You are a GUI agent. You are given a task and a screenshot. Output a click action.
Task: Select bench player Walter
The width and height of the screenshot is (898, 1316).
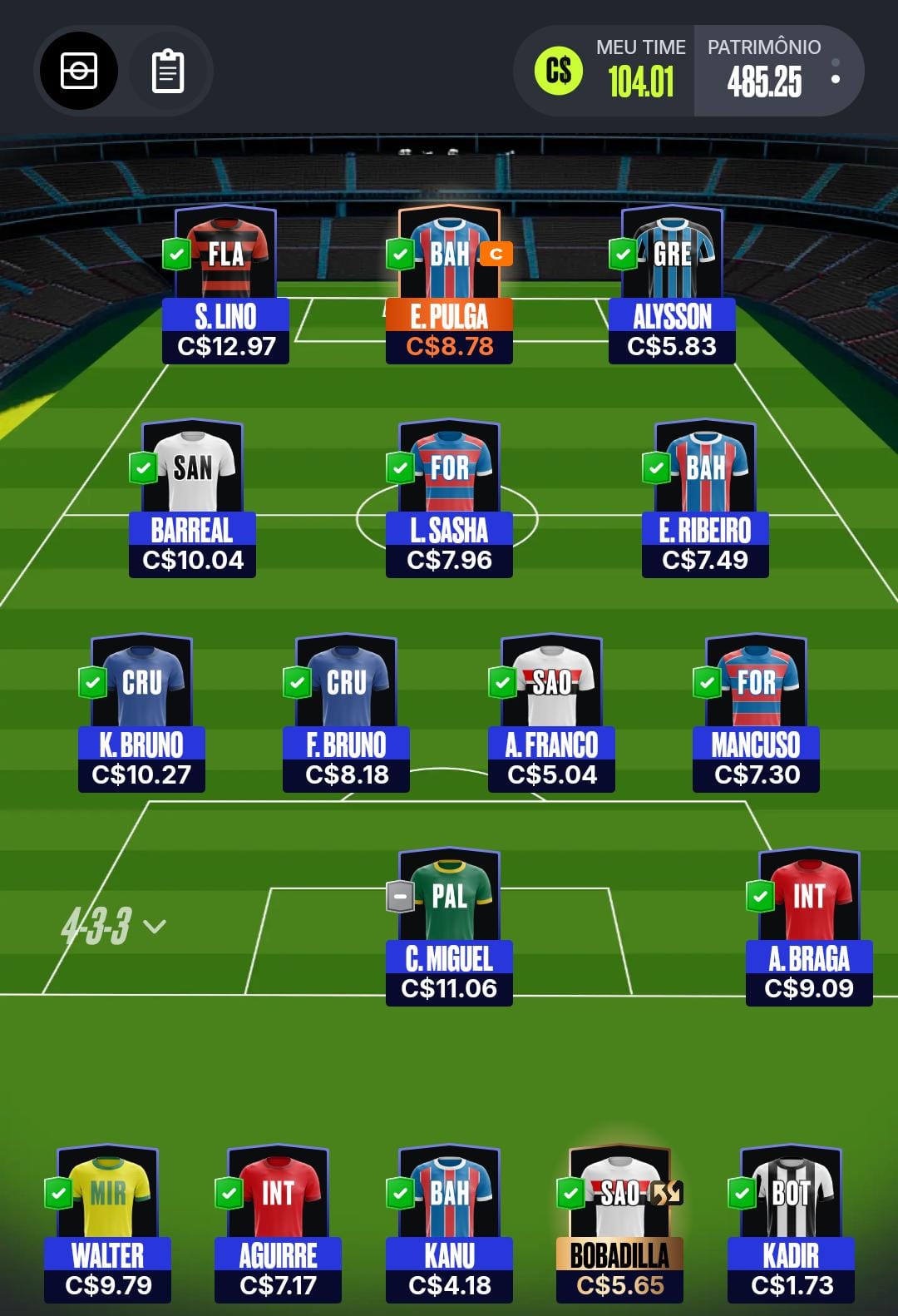(108, 1224)
